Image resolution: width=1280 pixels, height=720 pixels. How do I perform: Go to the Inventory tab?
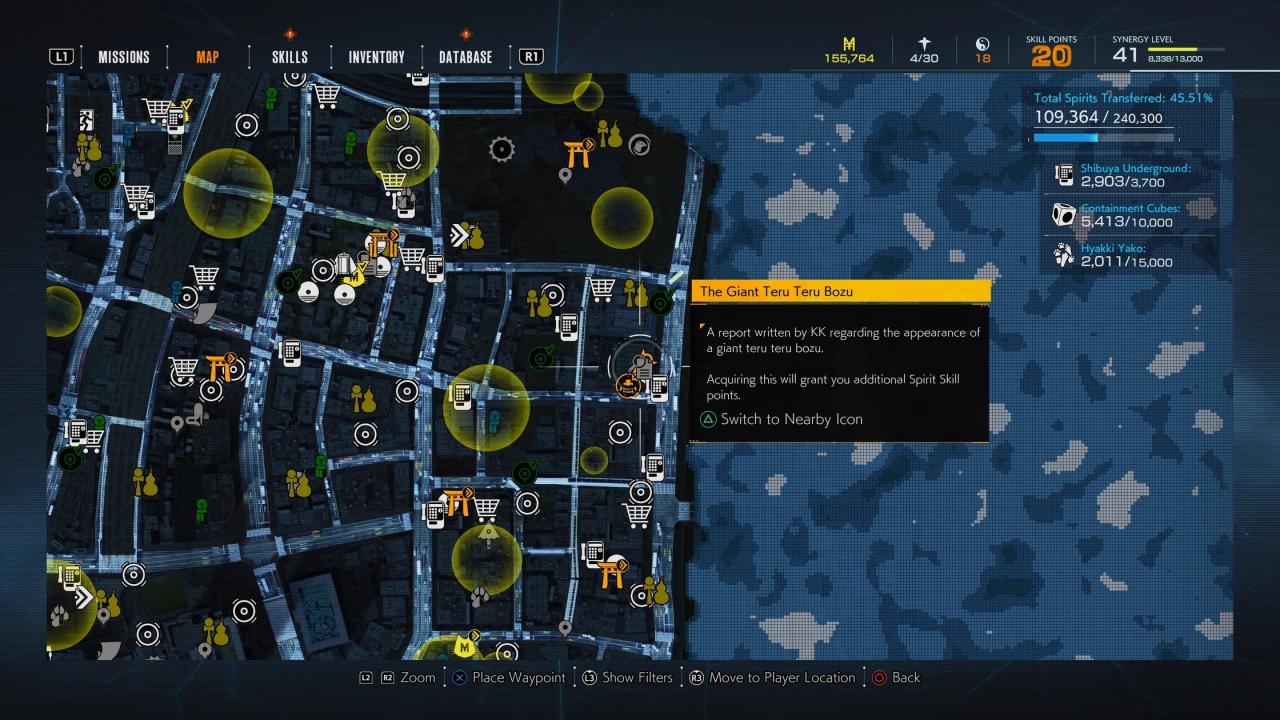376,57
